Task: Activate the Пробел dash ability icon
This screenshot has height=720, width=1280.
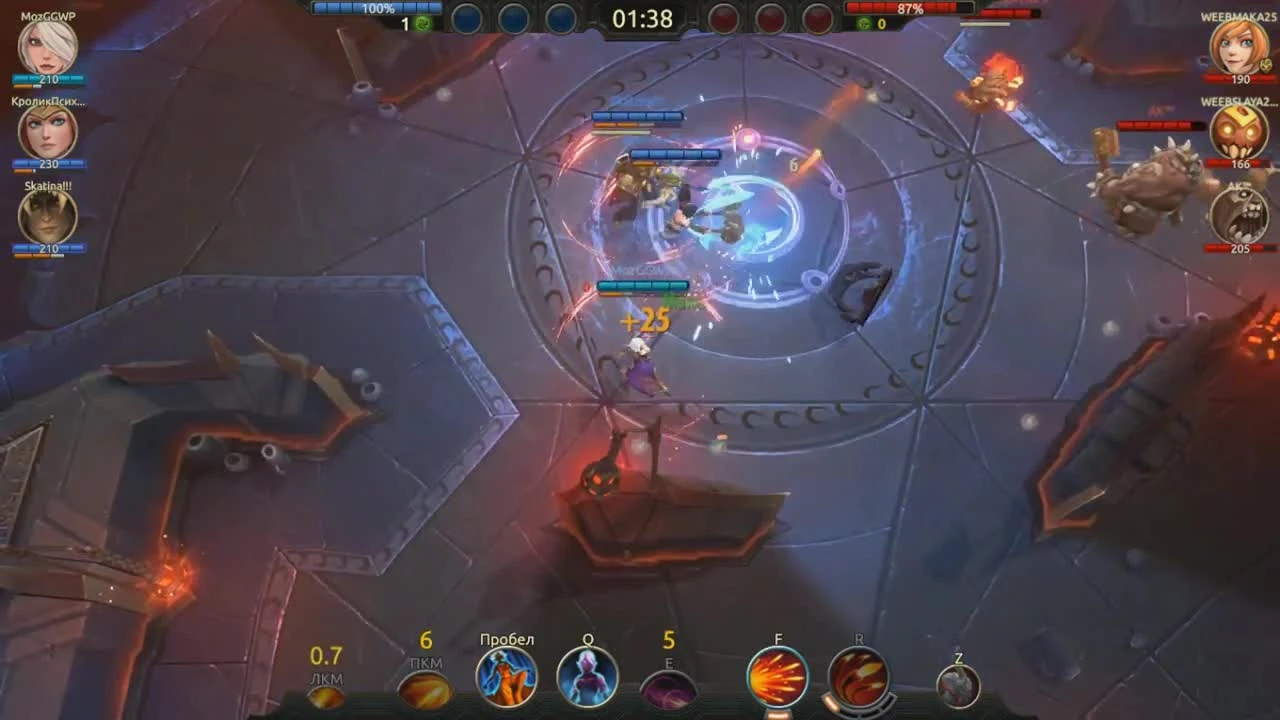Action: pyautogui.click(x=506, y=676)
